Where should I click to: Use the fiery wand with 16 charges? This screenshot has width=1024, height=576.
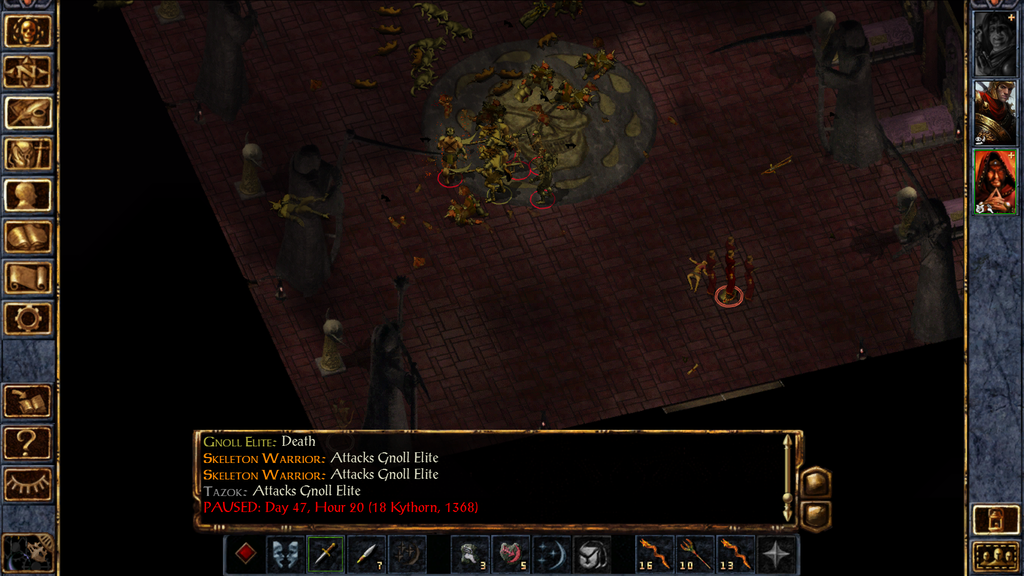click(x=654, y=554)
